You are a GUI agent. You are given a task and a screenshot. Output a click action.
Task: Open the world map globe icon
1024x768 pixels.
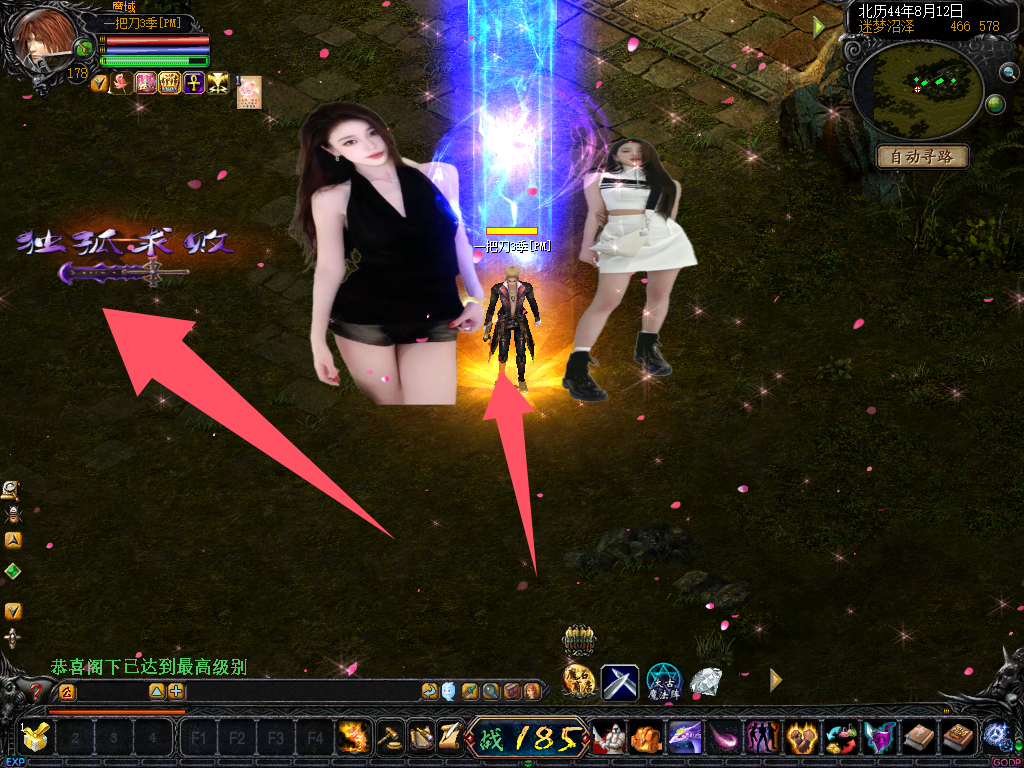coord(995,104)
